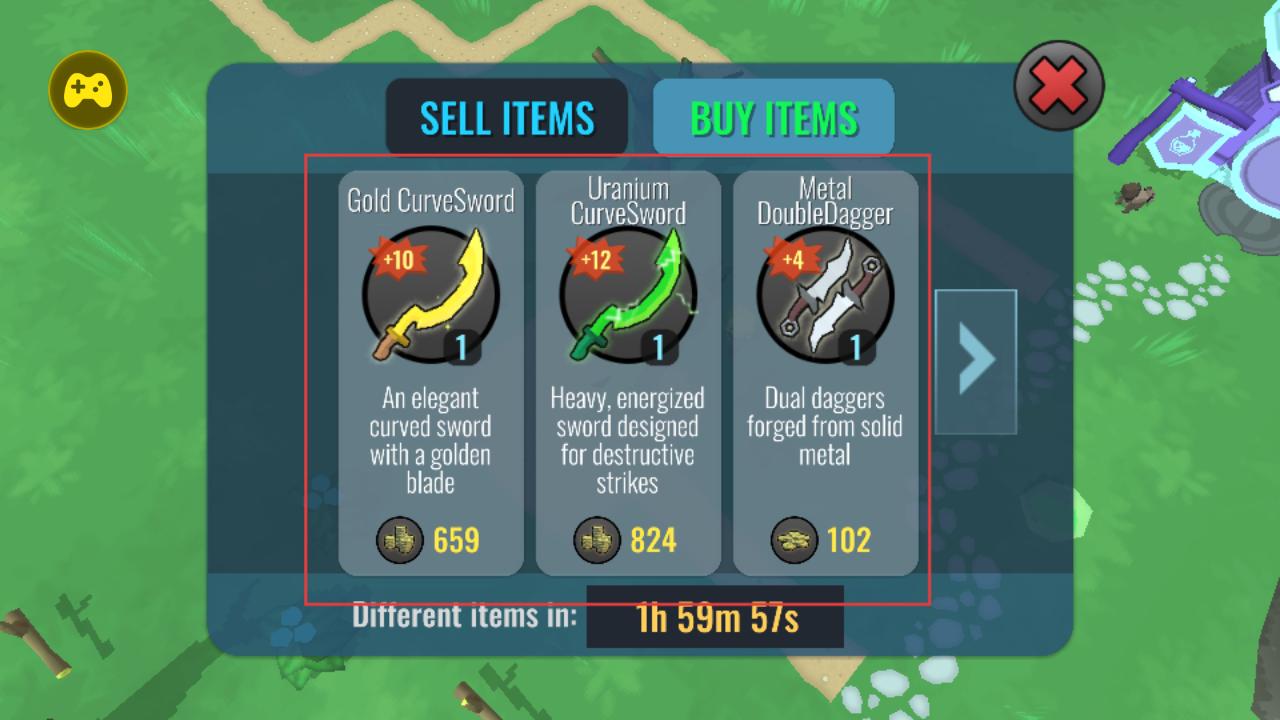This screenshot has width=1280, height=720.
Task: Close the shop window
Action: pyautogui.click(x=1059, y=87)
